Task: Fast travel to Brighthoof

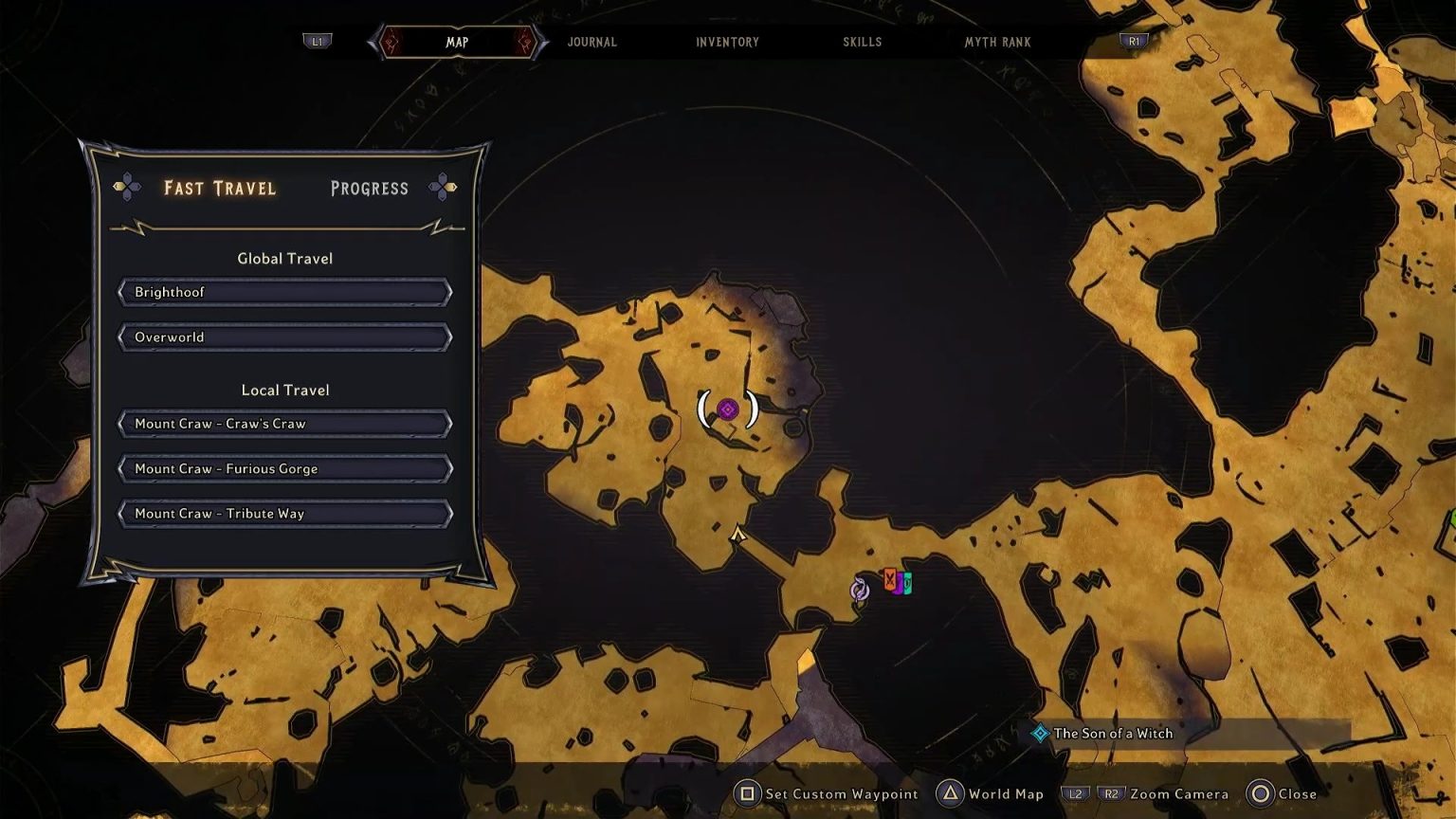Action: pos(283,292)
